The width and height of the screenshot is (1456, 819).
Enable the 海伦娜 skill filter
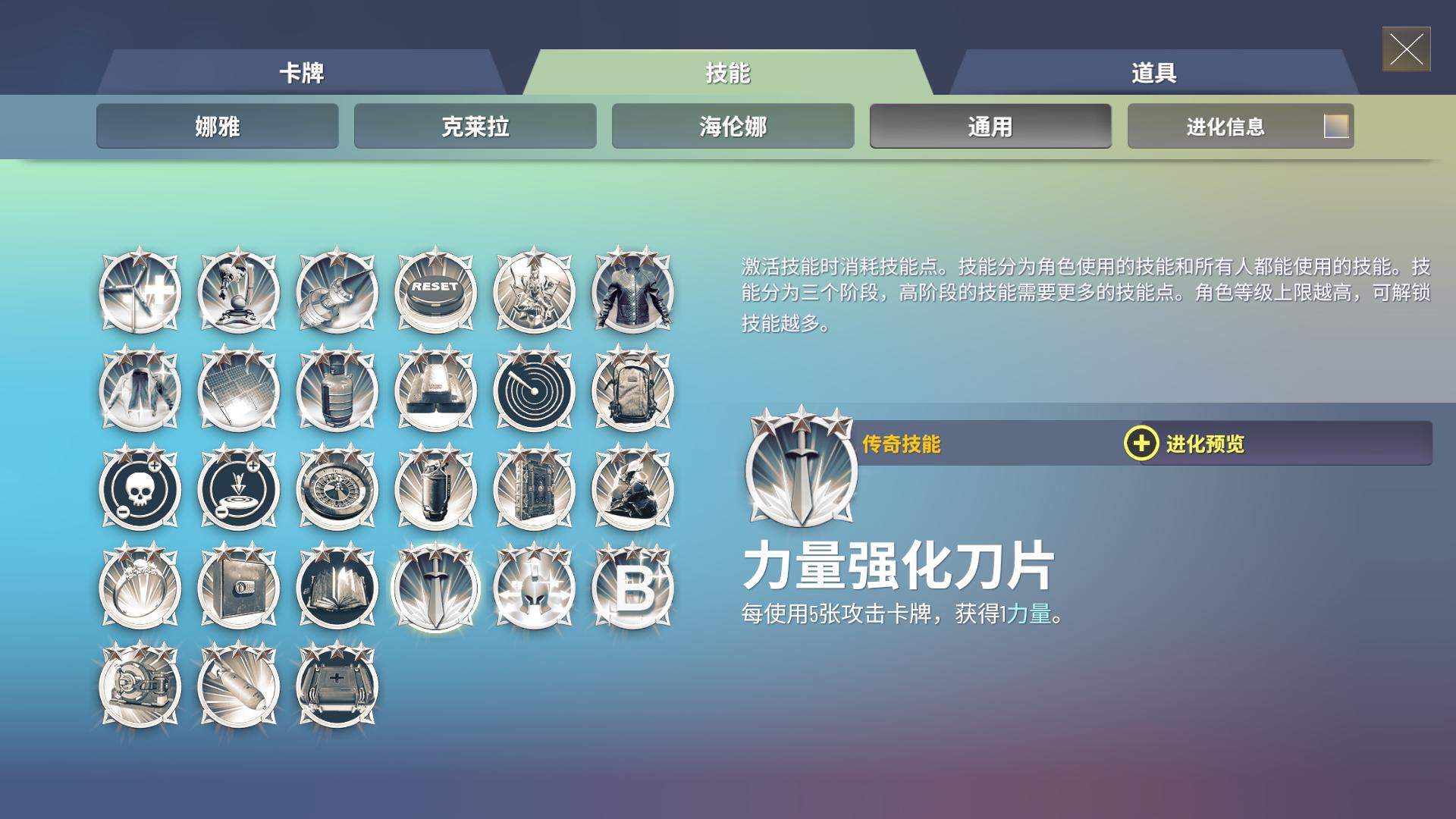point(733,127)
